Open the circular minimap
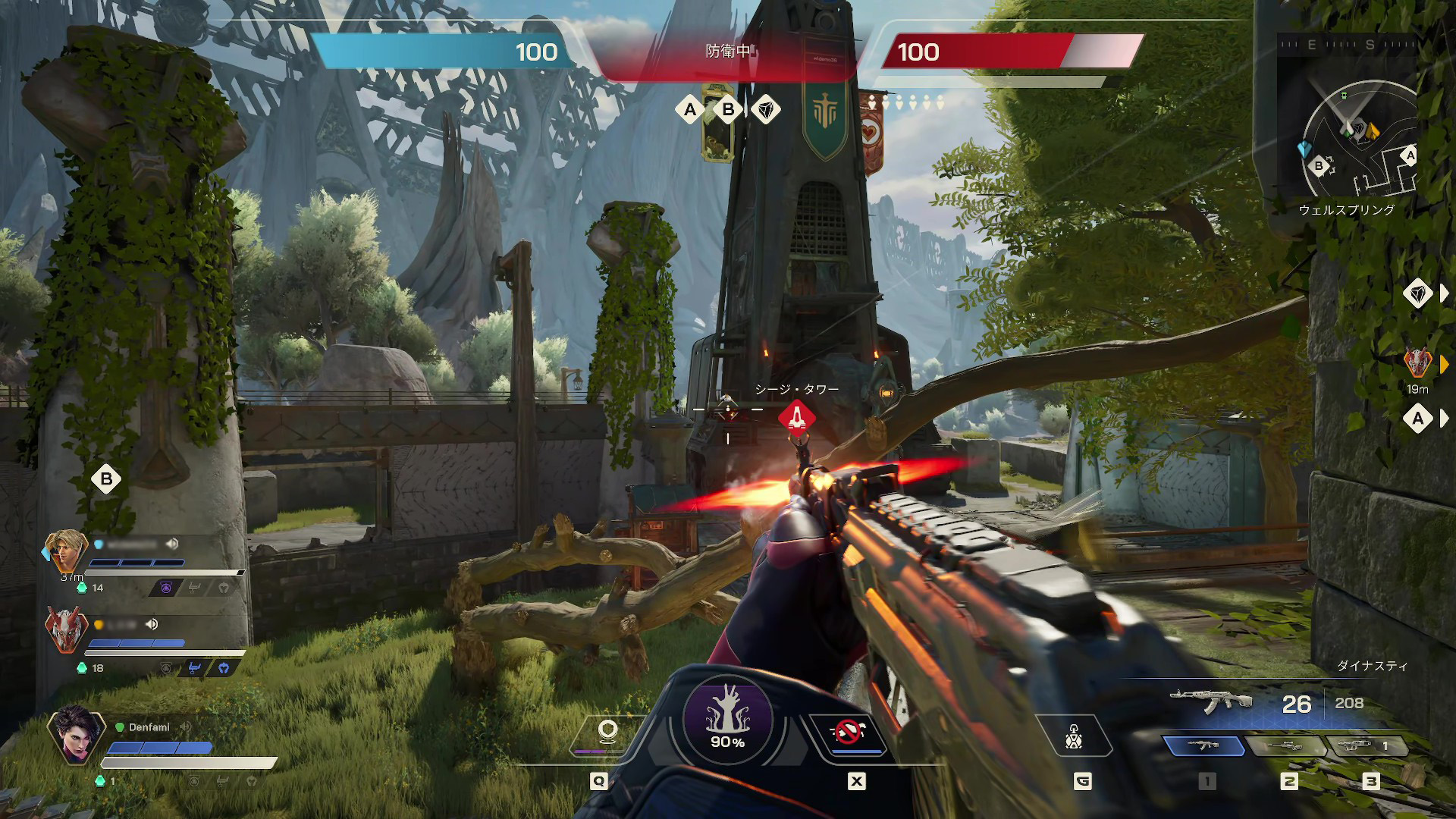 pos(1357,140)
